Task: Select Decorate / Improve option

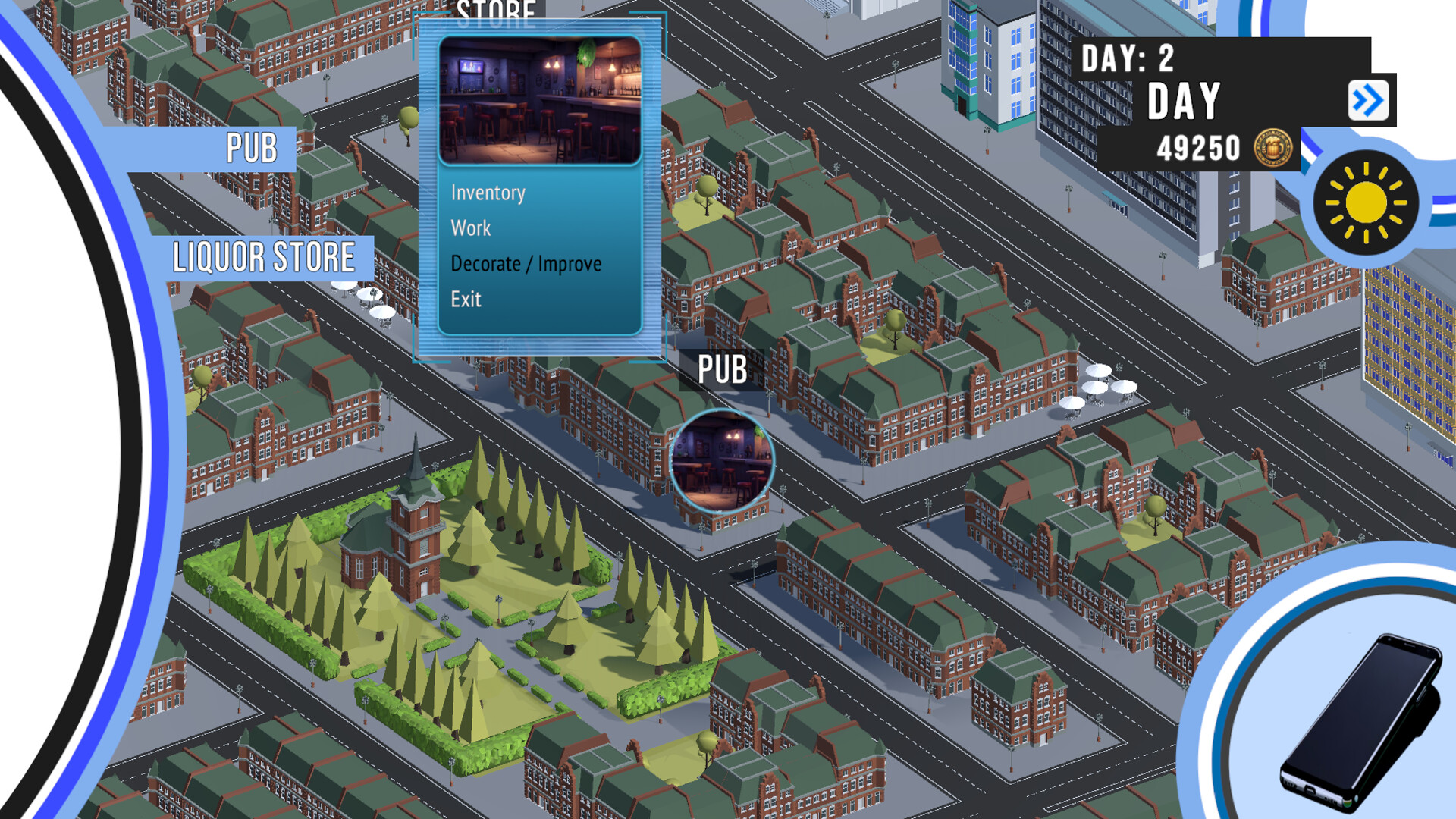Action: point(526,264)
